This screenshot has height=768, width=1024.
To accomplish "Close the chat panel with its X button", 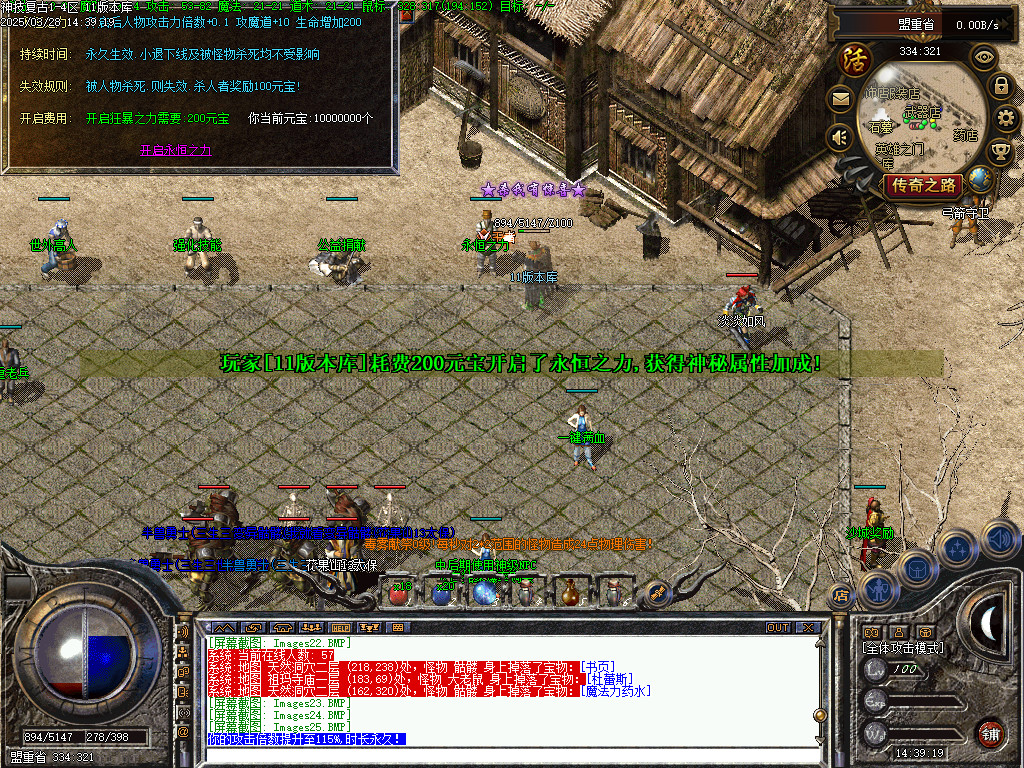I will pyautogui.click(x=806, y=628).
